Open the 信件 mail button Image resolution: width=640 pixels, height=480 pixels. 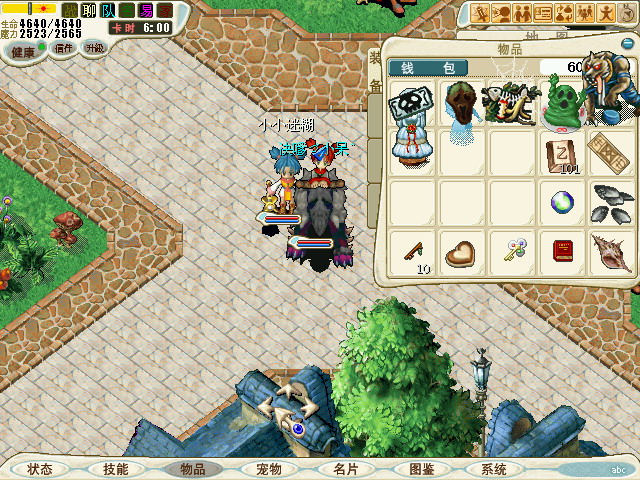coord(64,48)
